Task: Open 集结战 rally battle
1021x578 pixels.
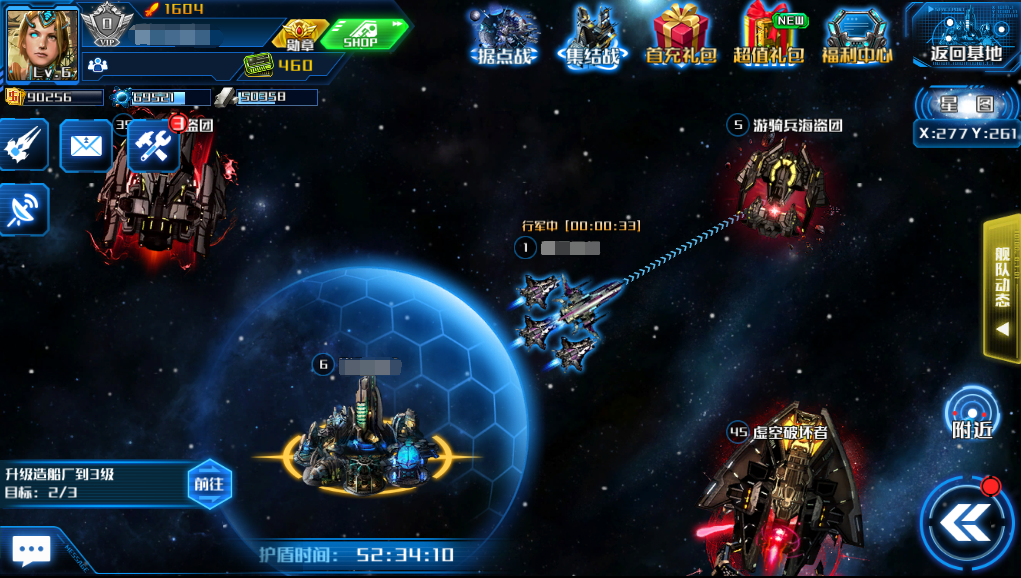Action: tap(591, 36)
